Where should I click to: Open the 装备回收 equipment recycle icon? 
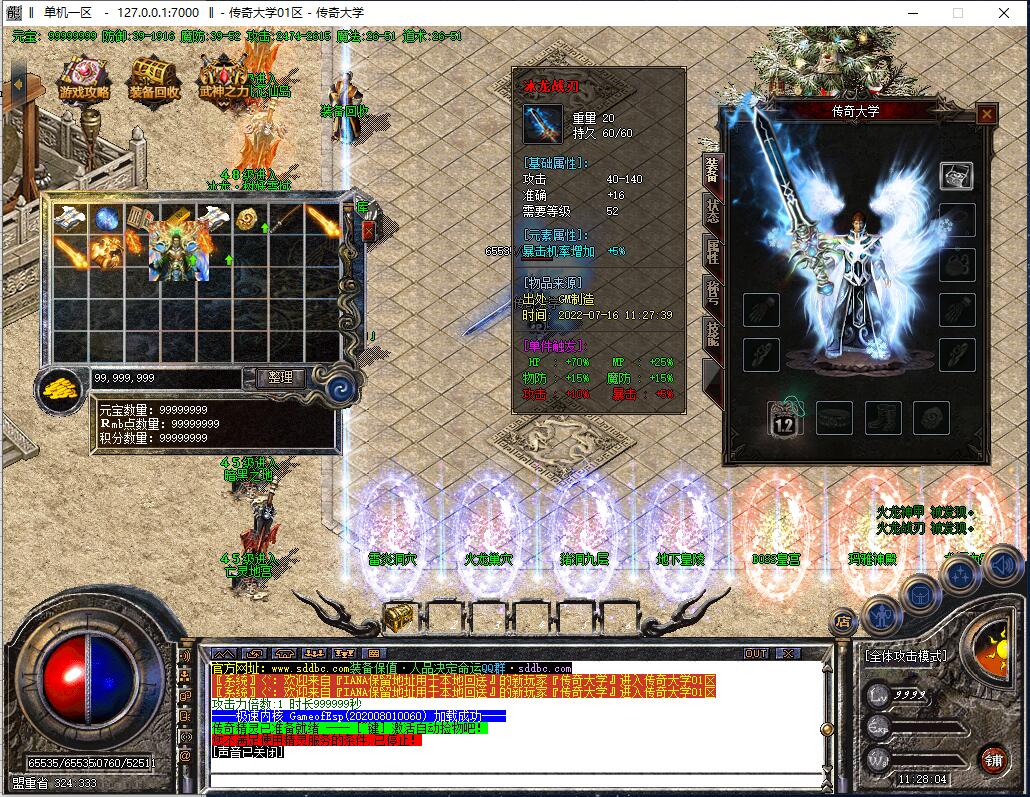154,78
